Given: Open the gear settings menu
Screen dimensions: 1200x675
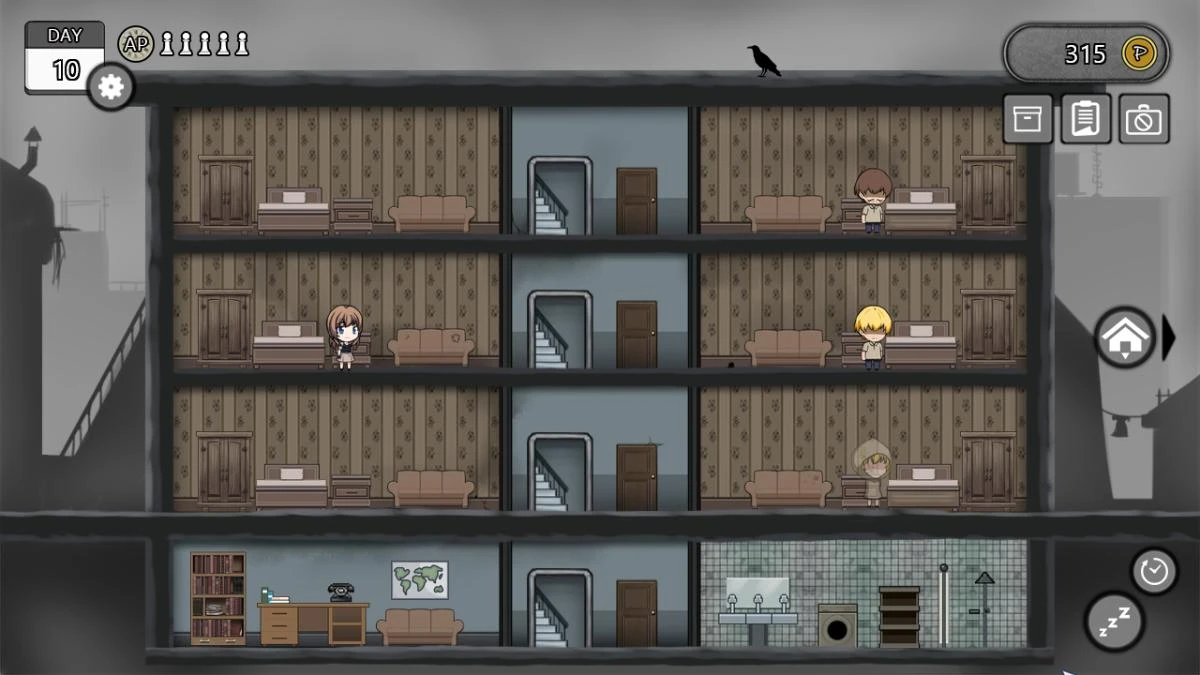Looking at the screenshot, I should [x=111, y=87].
